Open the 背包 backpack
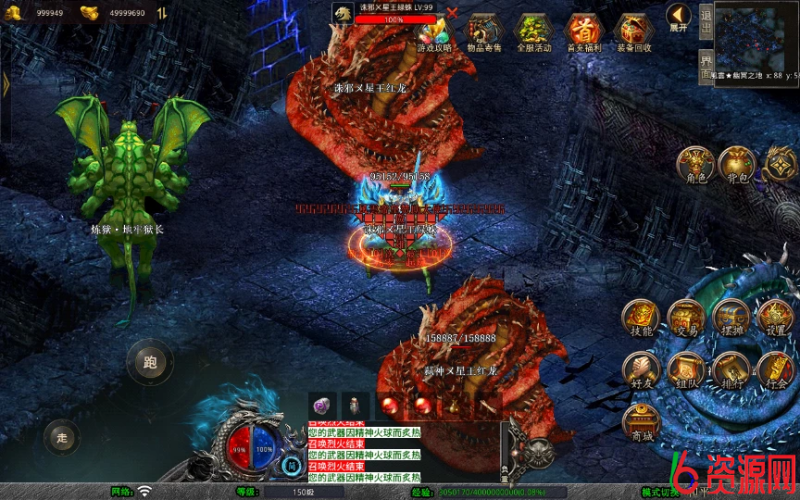The height and width of the screenshot is (500, 800). [x=738, y=163]
